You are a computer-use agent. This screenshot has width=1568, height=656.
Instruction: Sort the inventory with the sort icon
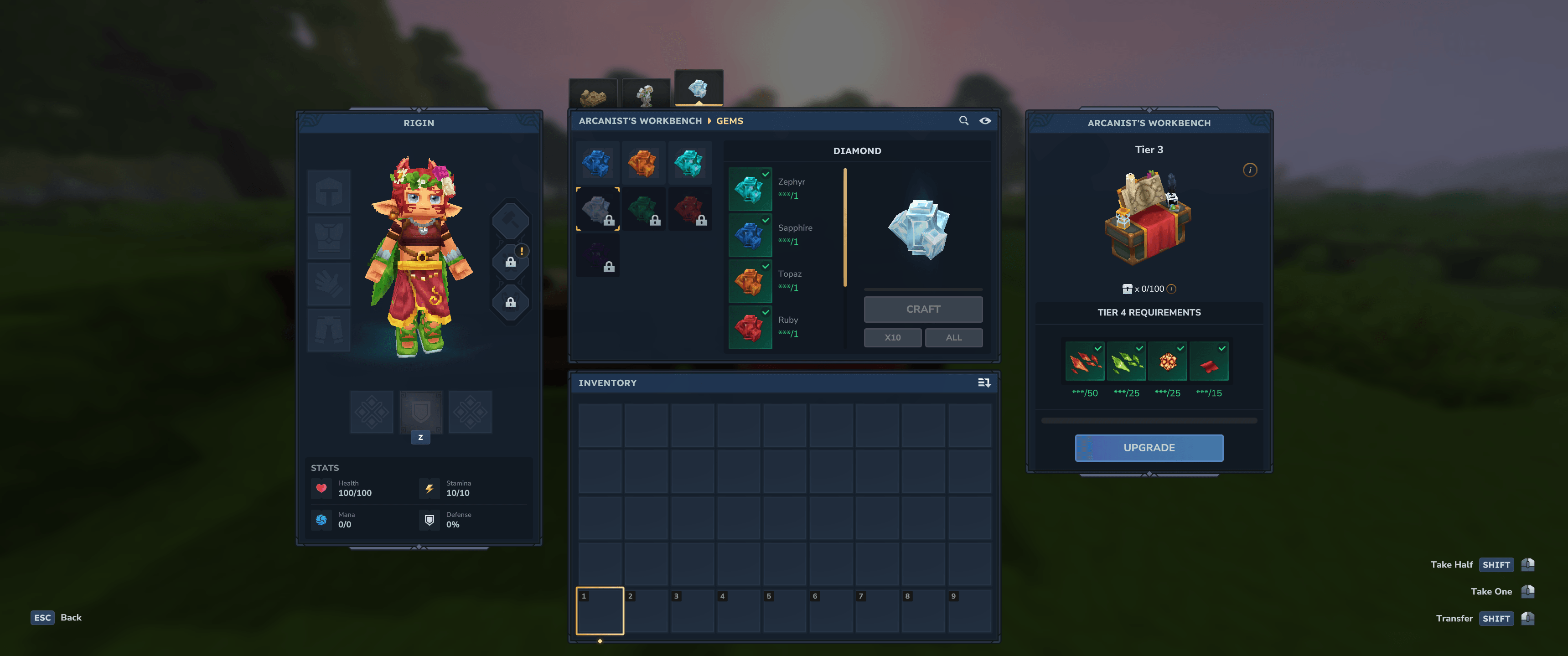point(983,383)
